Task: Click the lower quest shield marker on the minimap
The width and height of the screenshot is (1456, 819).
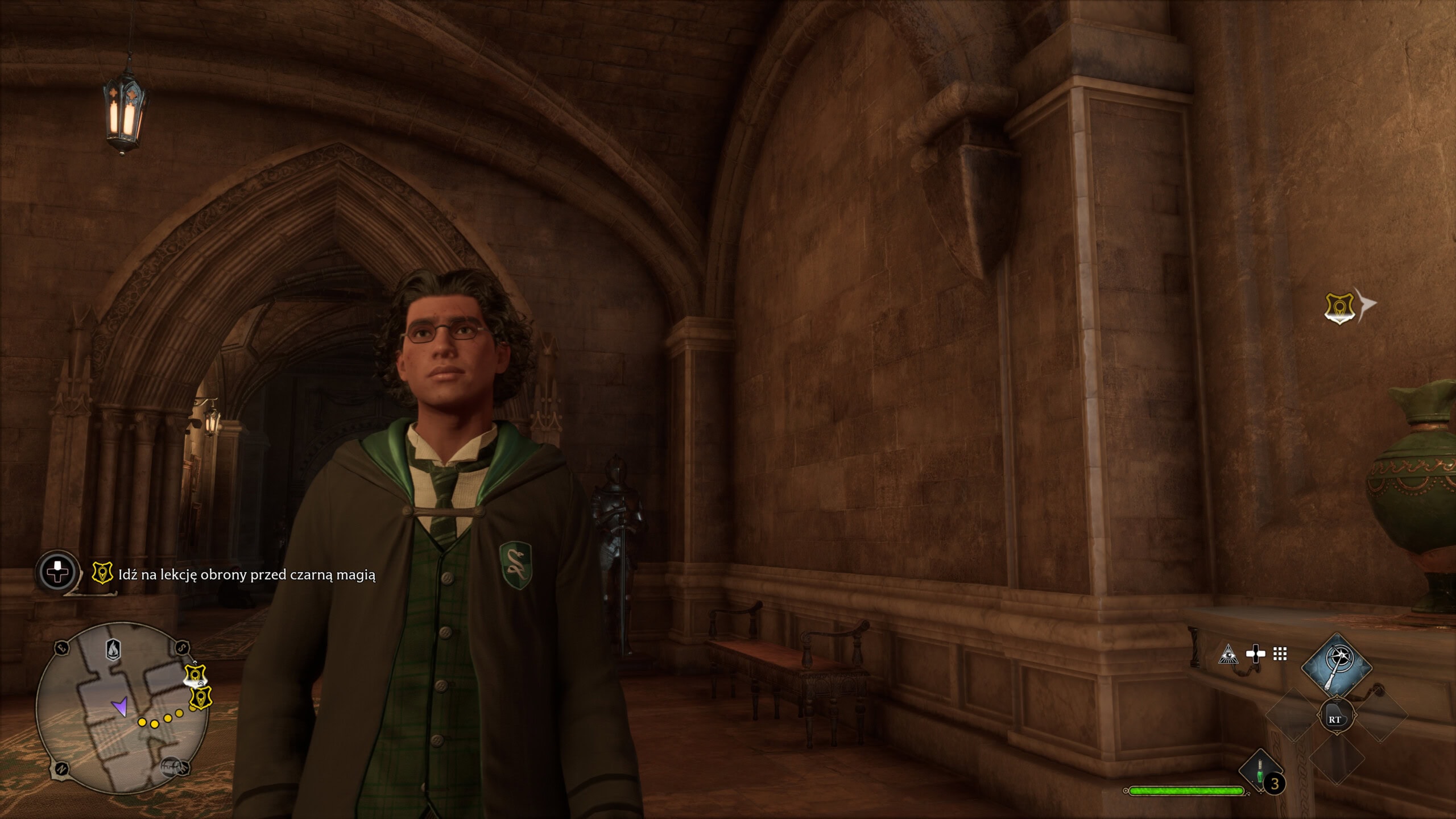Action: pos(200,698)
